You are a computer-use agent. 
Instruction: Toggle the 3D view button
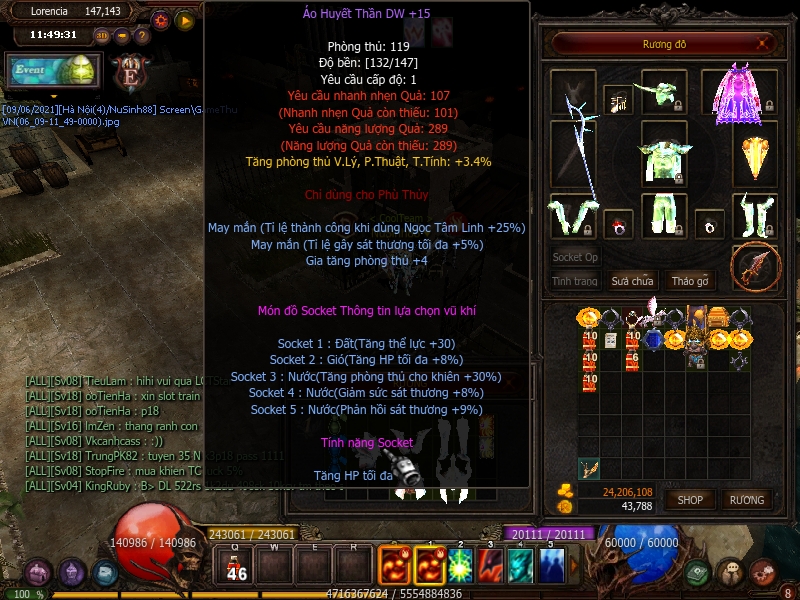(101, 36)
